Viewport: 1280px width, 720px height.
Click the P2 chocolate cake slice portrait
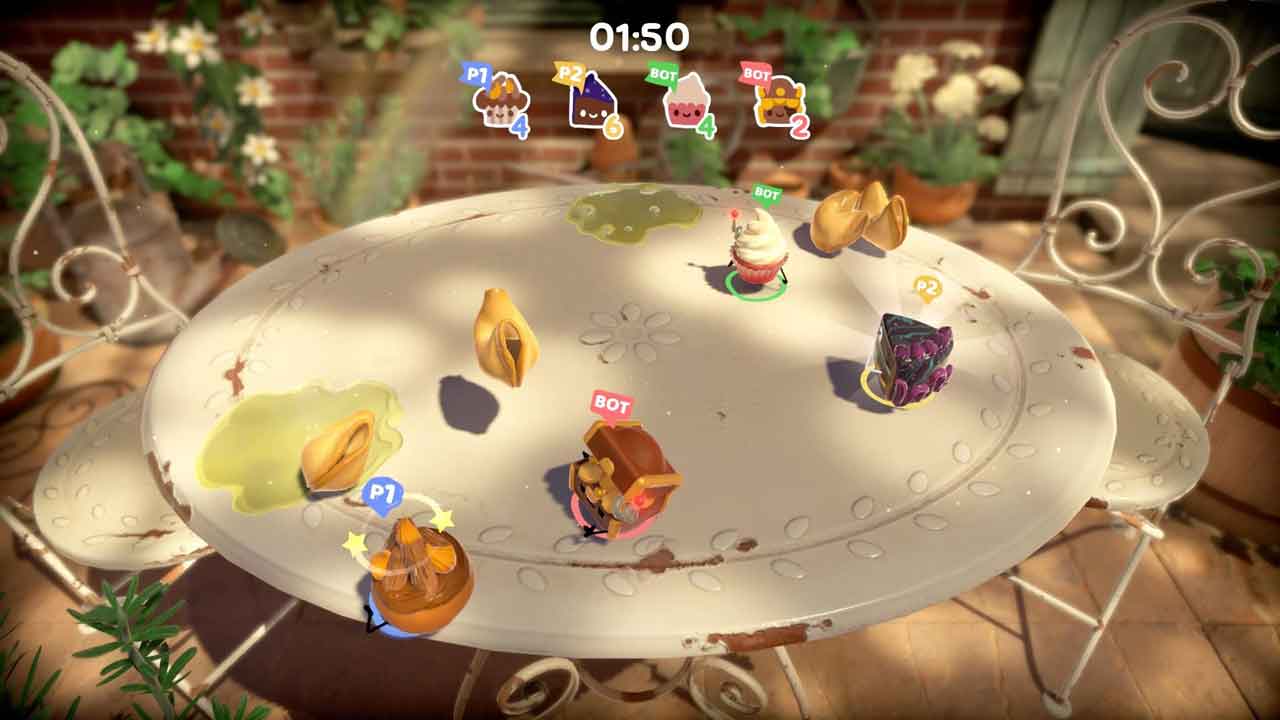pos(591,103)
